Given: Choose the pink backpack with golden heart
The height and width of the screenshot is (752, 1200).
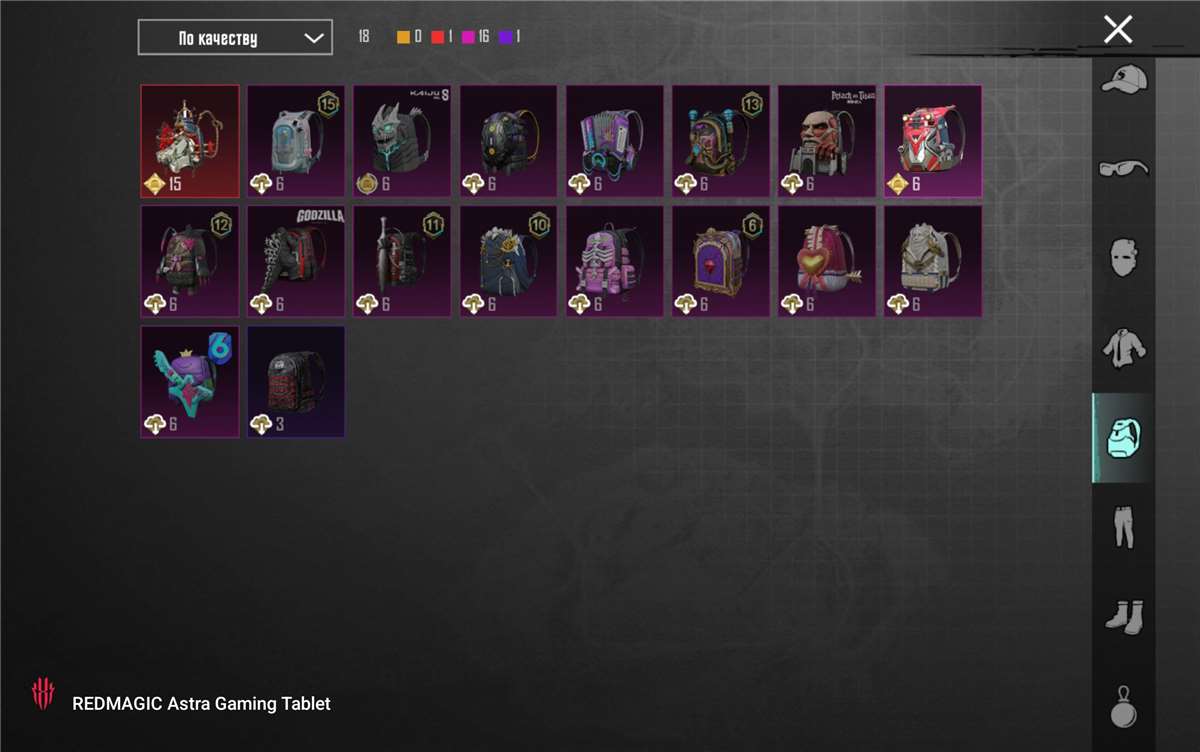Looking at the screenshot, I should point(826,262).
